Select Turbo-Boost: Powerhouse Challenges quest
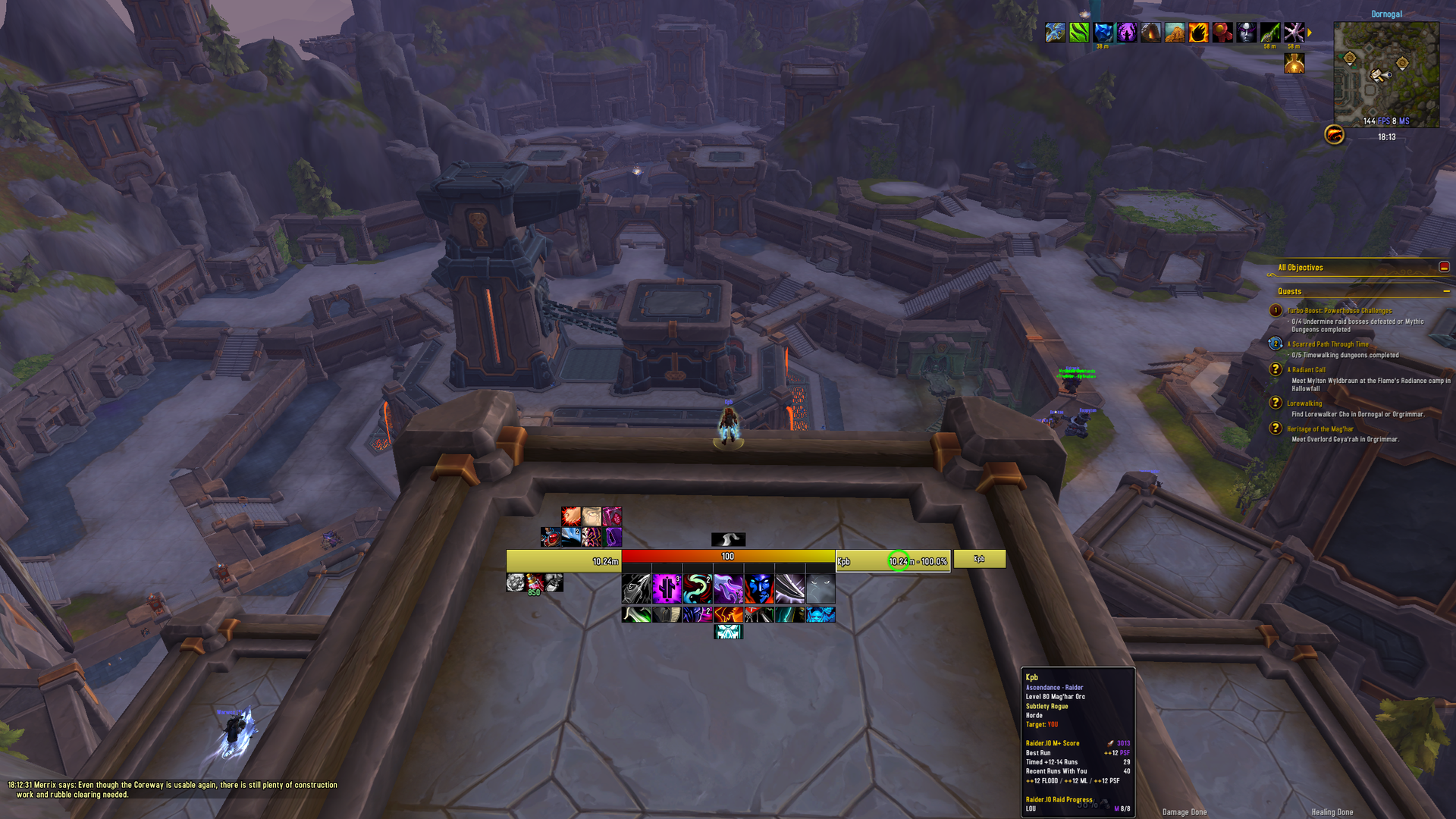This screenshot has width=1456, height=819. tap(1338, 311)
